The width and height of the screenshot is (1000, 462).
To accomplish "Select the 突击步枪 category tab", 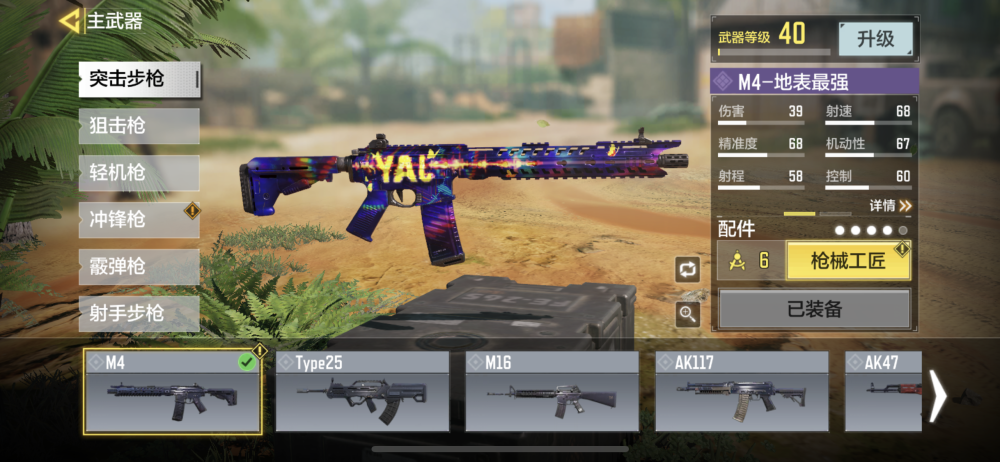I will 138,79.
